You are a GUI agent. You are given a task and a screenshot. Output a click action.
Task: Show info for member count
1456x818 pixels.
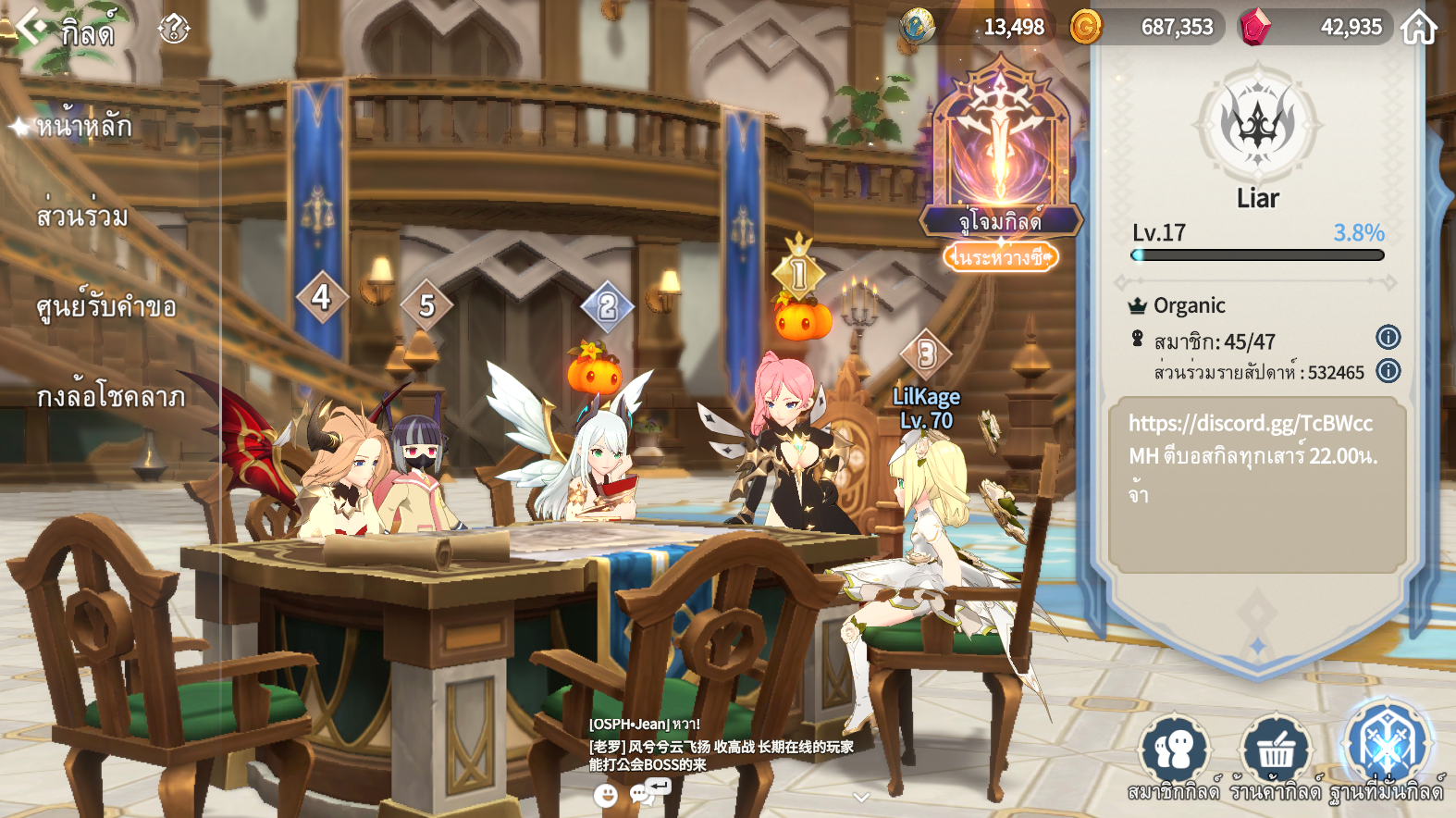1388,338
